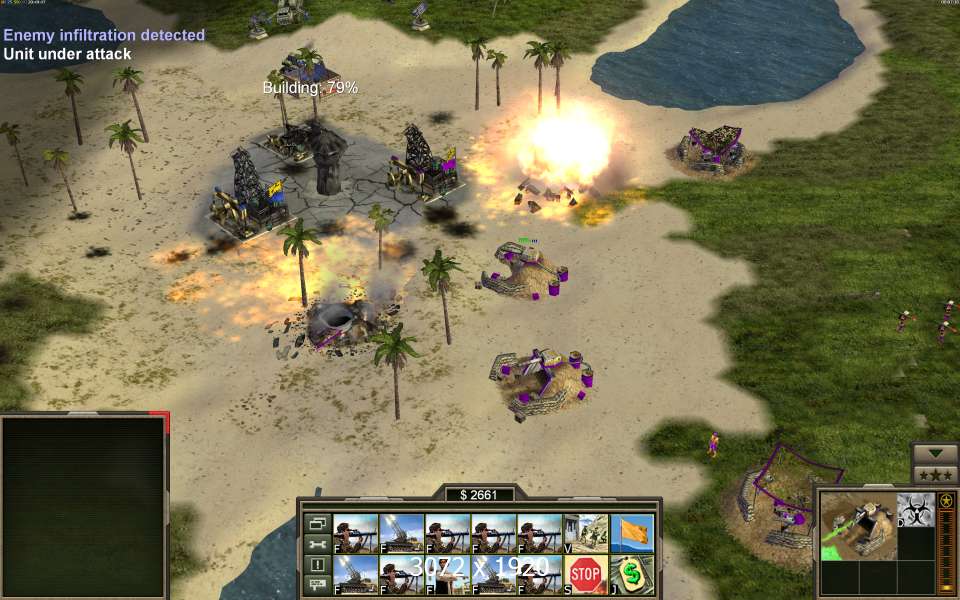Click the exclamation mark button

(x=318, y=564)
